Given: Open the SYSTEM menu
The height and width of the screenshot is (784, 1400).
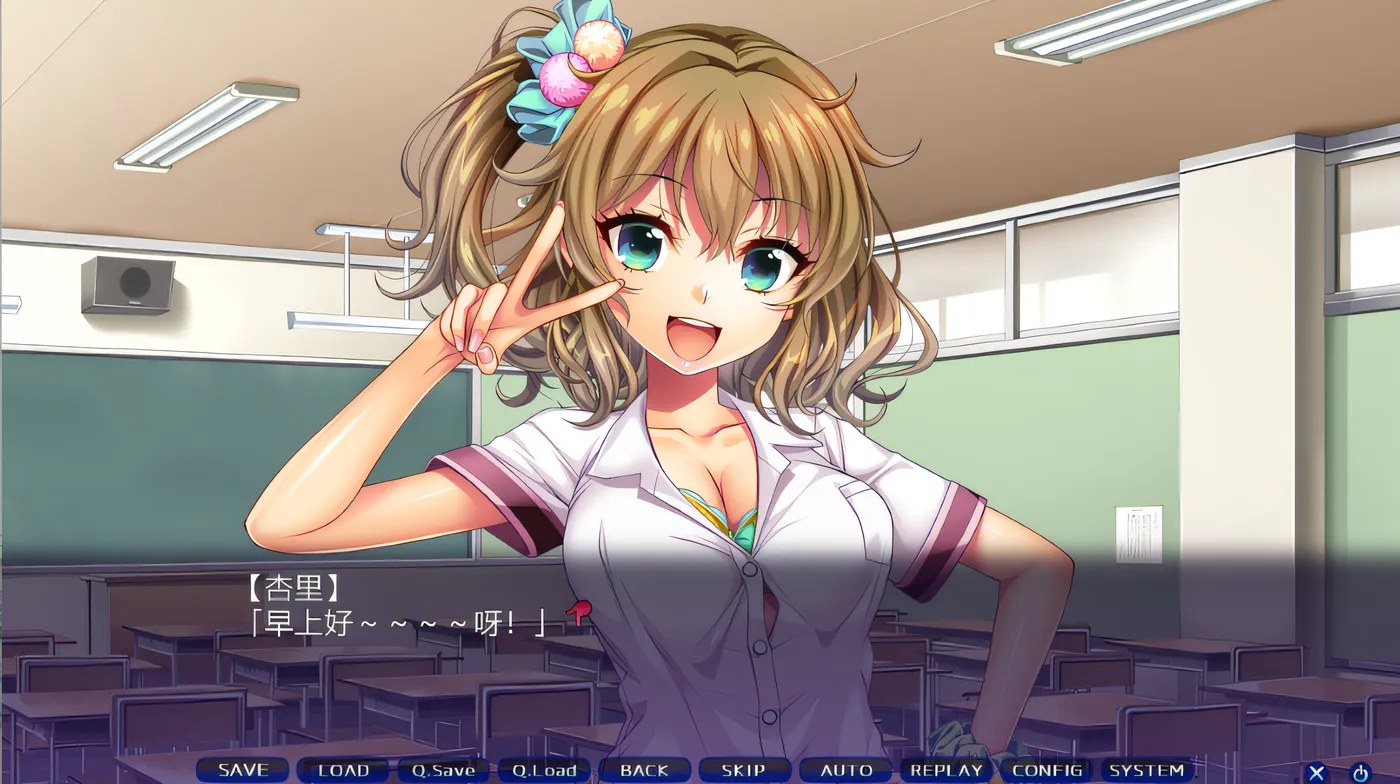Looking at the screenshot, I should (1147, 770).
